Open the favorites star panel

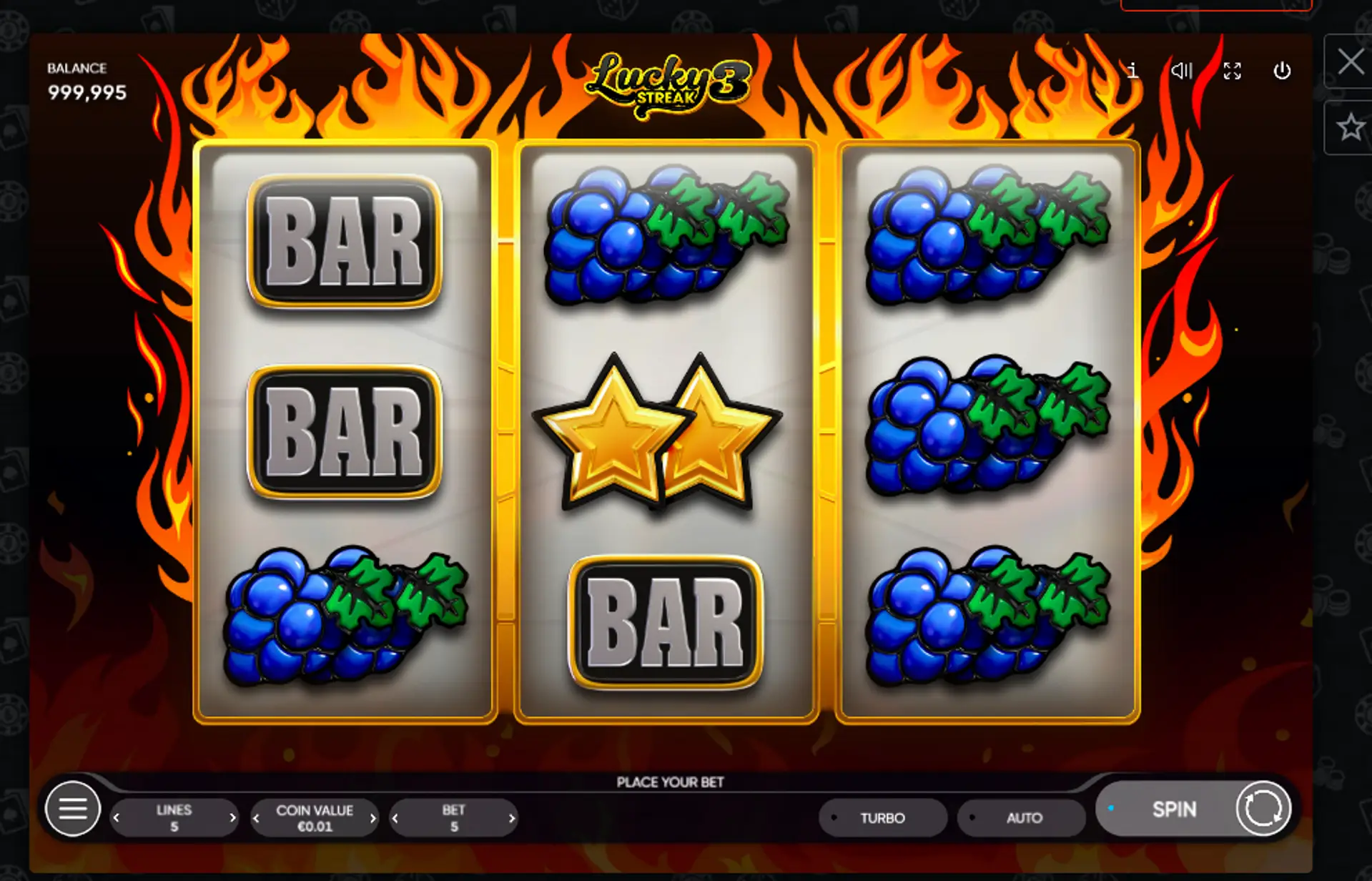pyautogui.click(x=1350, y=128)
